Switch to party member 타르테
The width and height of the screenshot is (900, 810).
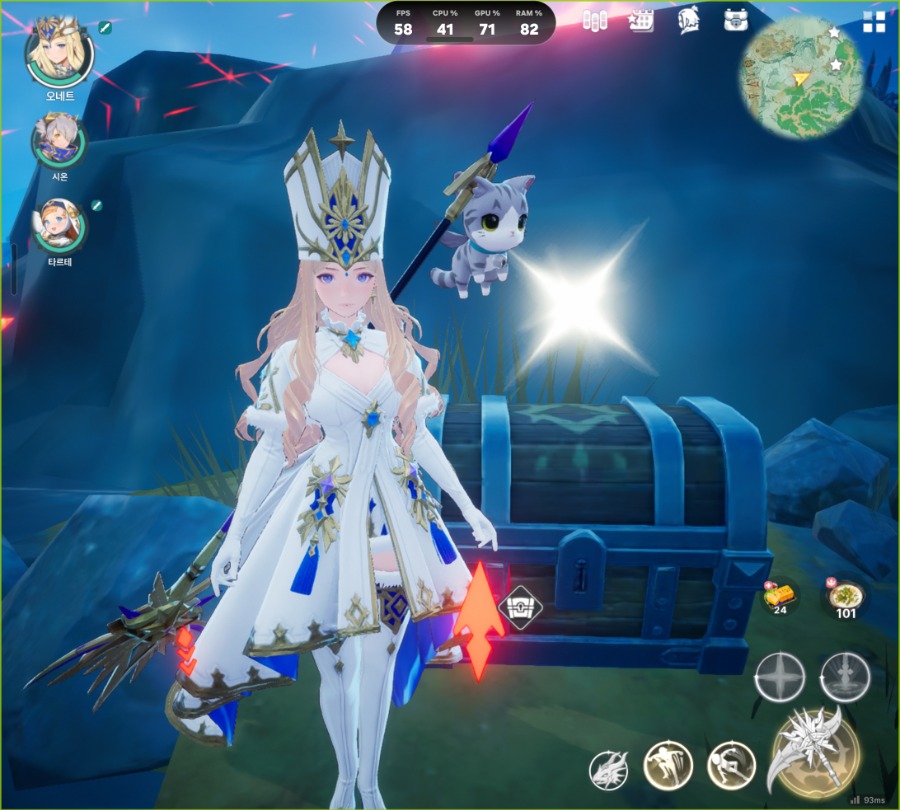click(x=59, y=225)
